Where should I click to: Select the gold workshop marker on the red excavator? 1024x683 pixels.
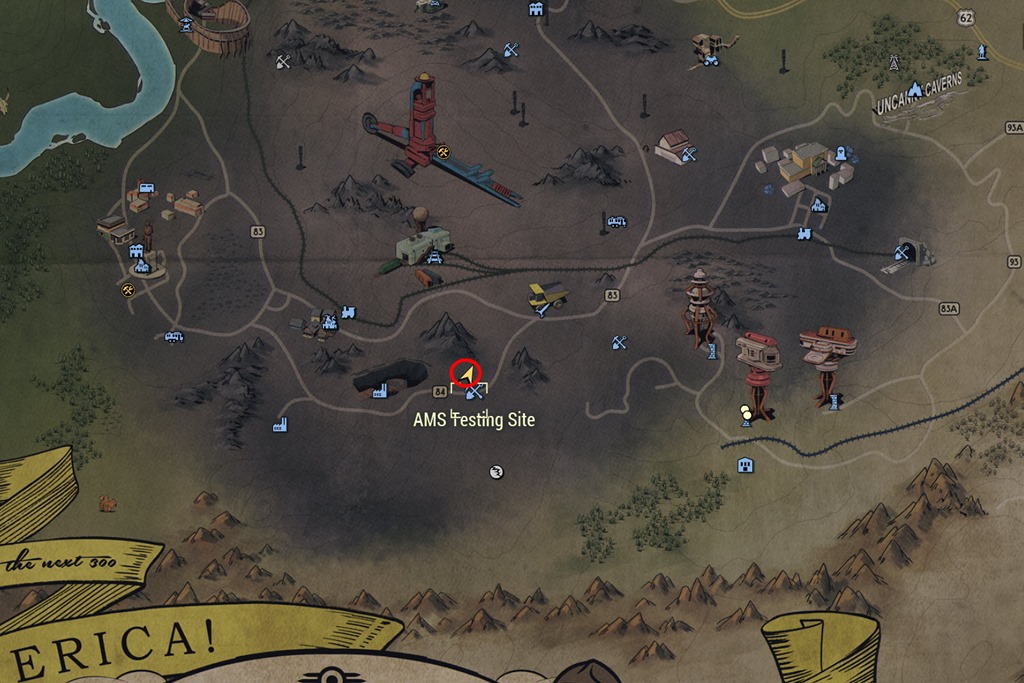[444, 152]
